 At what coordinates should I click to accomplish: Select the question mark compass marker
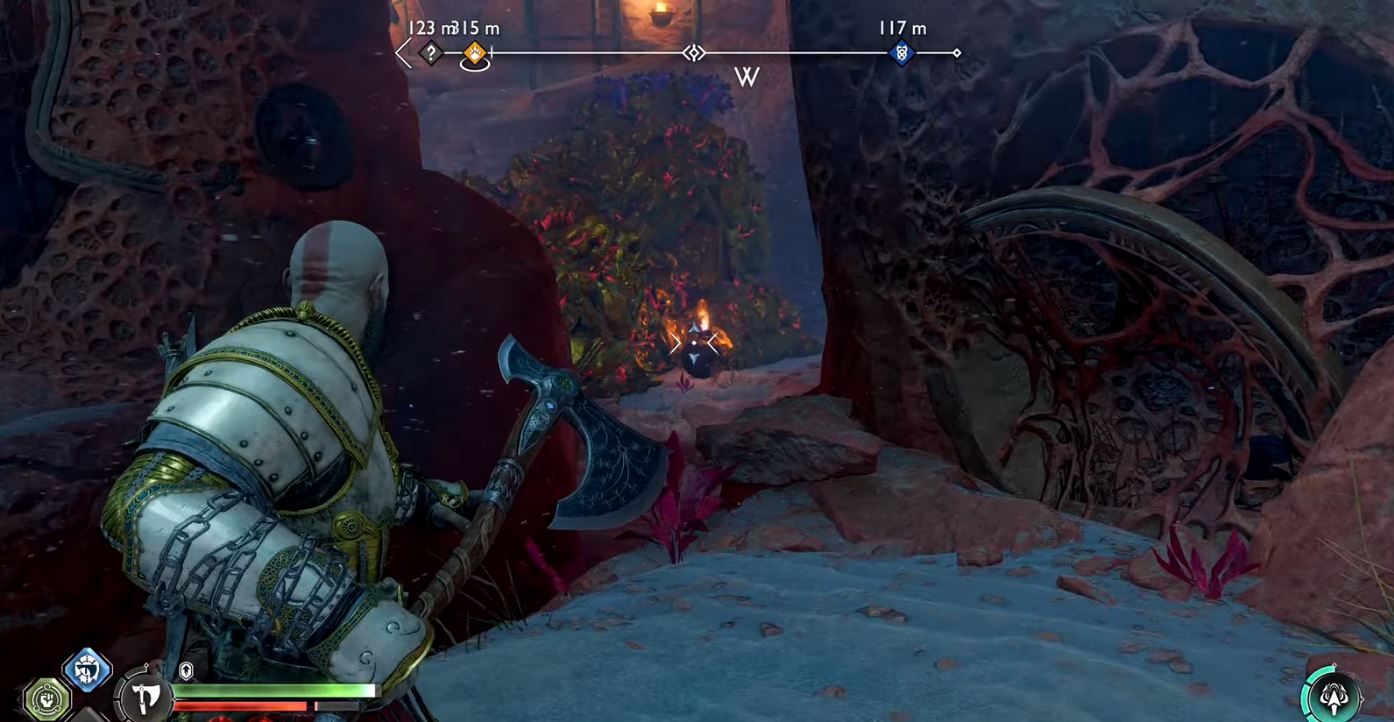tap(431, 53)
